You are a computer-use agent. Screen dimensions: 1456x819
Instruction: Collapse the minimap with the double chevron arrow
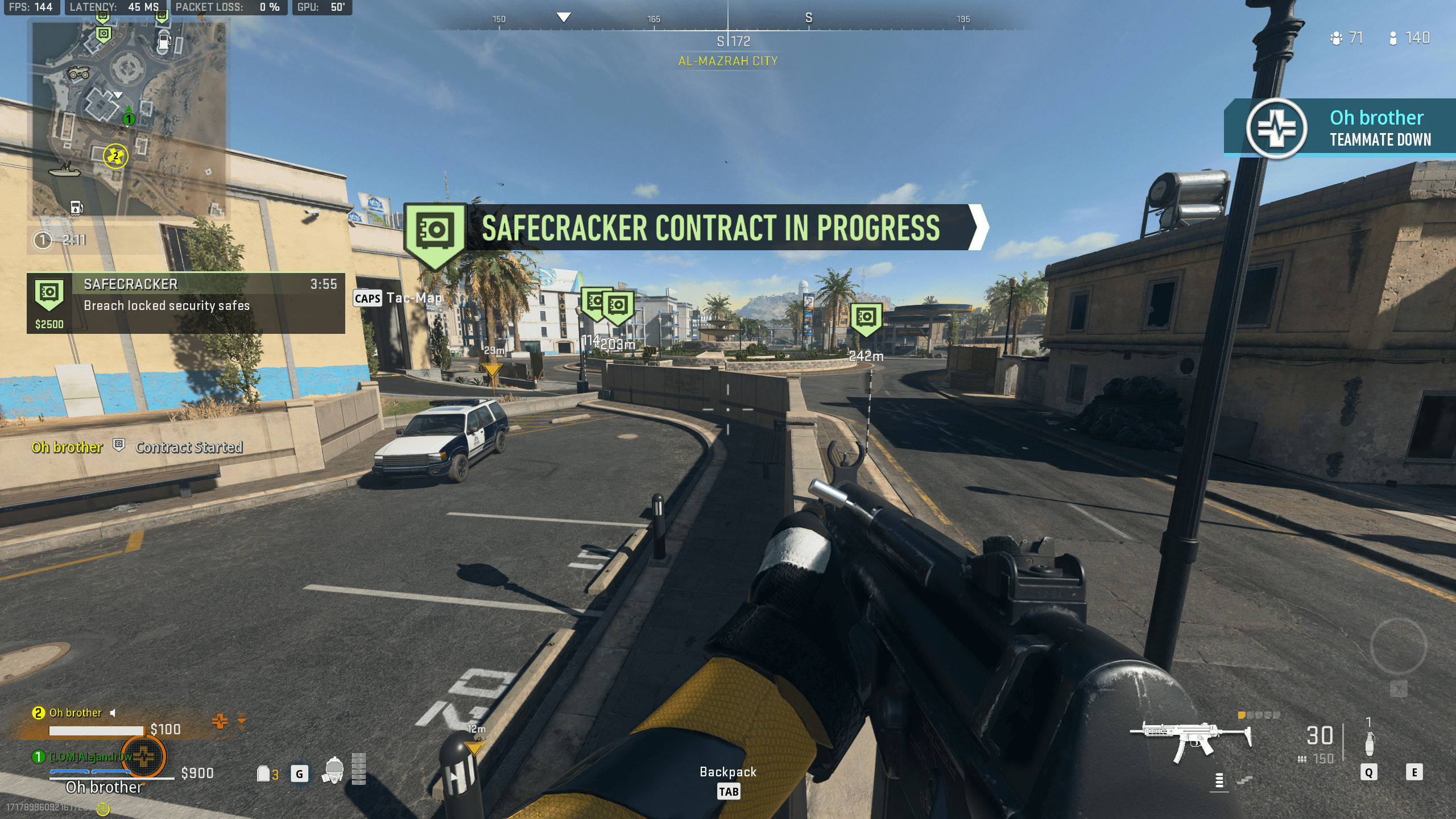pyautogui.click(x=201, y=16)
